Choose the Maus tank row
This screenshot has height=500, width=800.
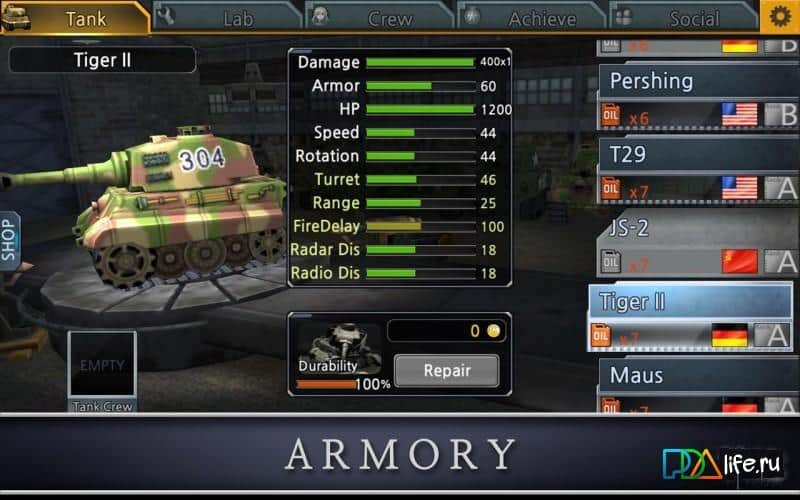click(696, 388)
